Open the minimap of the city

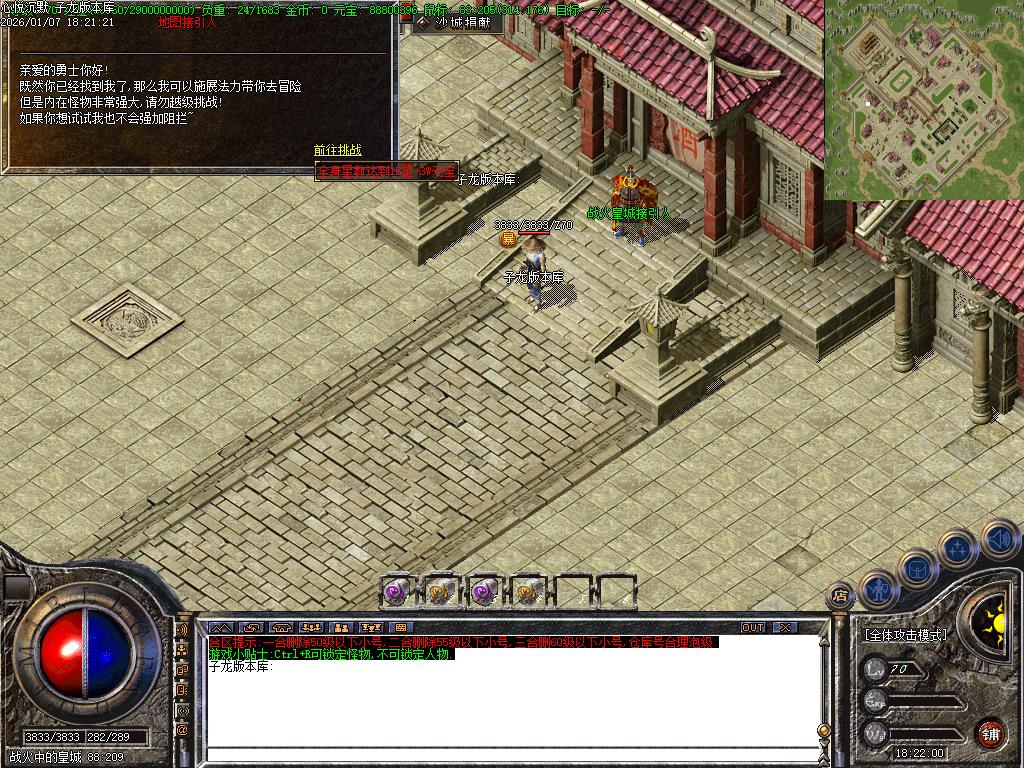[923, 99]
